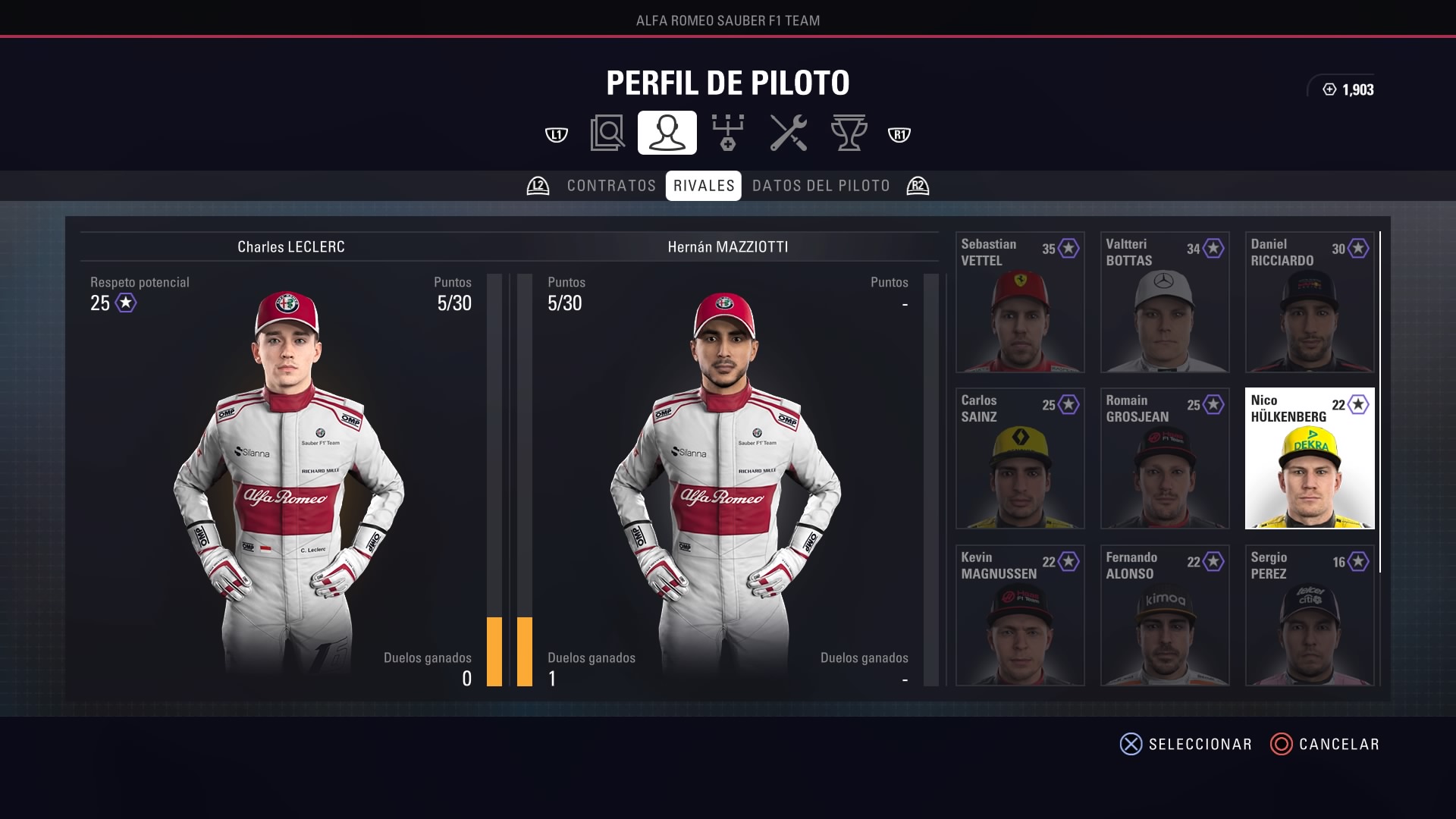Choose Valtteri Bottas as rival
Viewport: 1456px width, 819px height.
1165,302
